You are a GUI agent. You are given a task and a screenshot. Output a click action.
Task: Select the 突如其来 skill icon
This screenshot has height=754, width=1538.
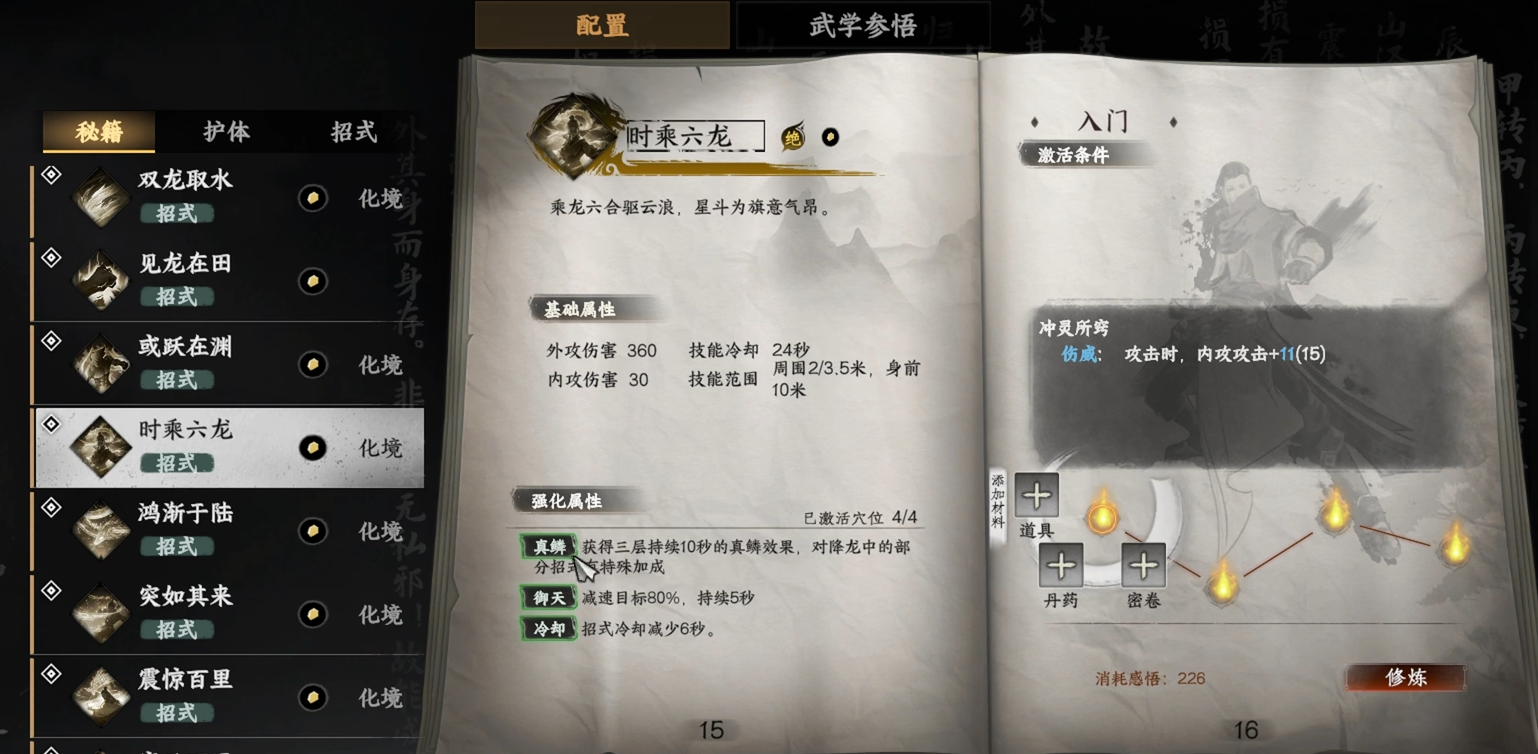pos(101,612)
